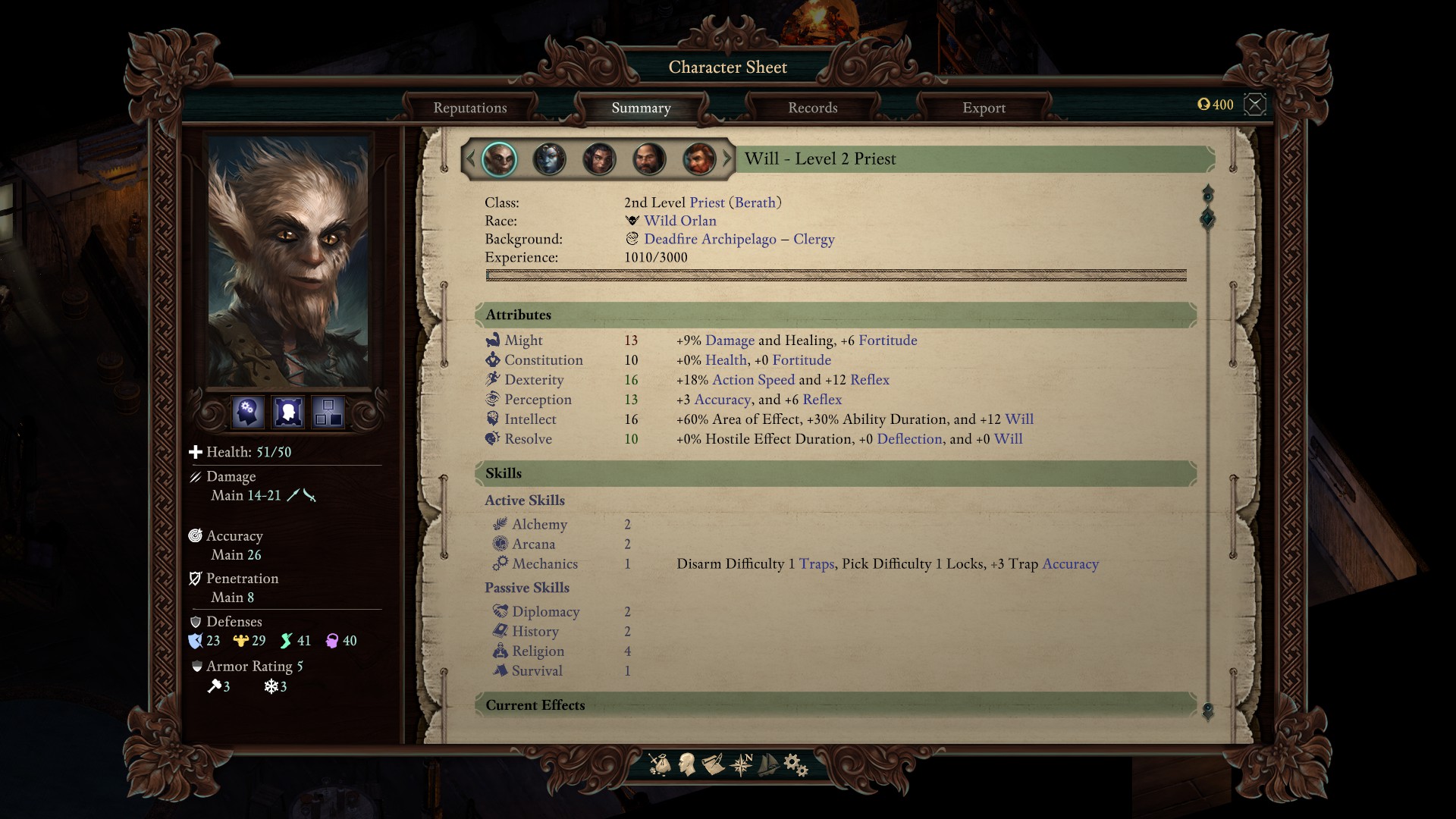Open the compass map icon
1456x819 pixels.
click(x=741, y=764)
